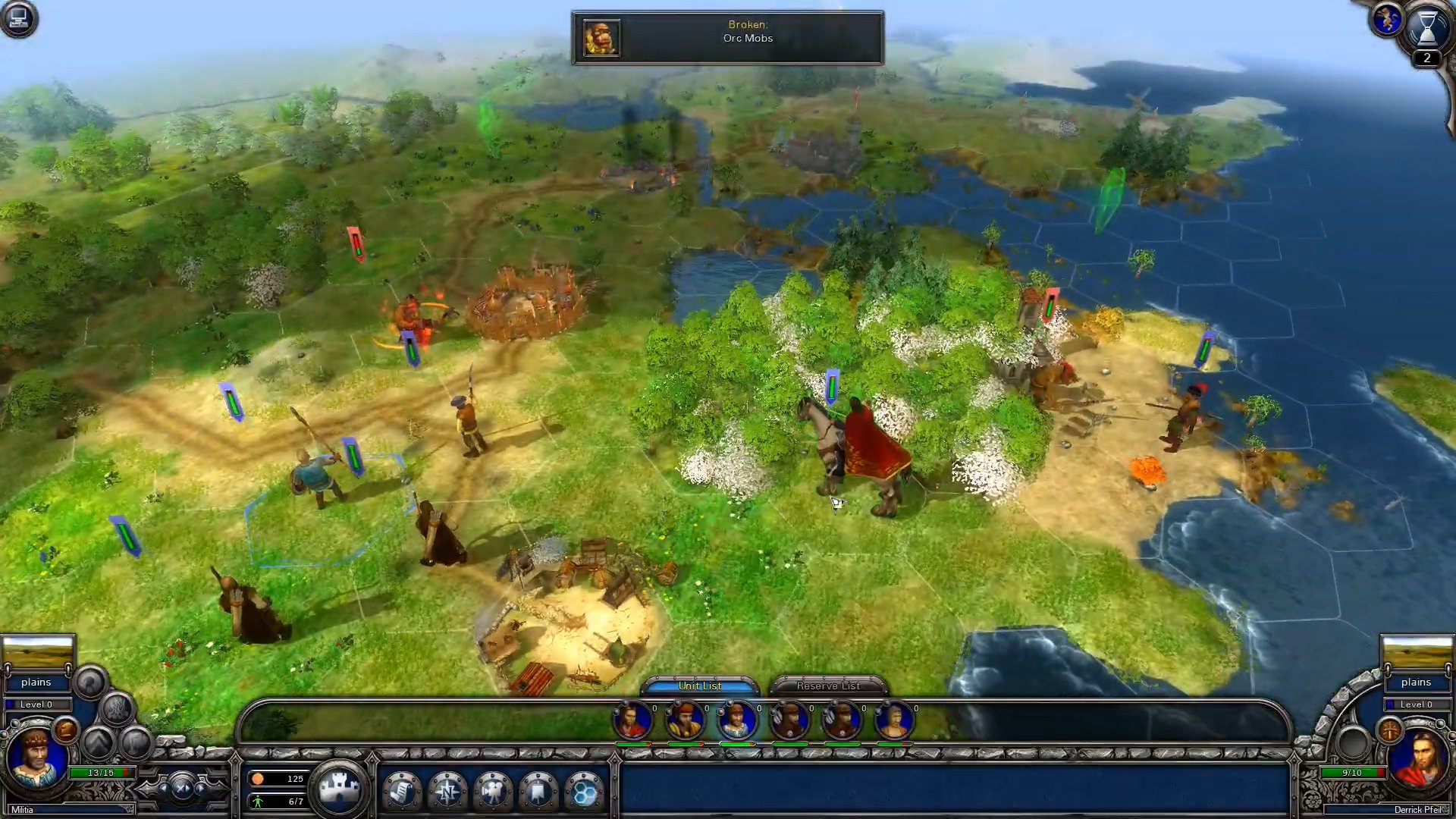Switch to the Reserve List tab
The height and width of the screenshot is (819, 1456).
pyautogui.click(x=828, y=686)
